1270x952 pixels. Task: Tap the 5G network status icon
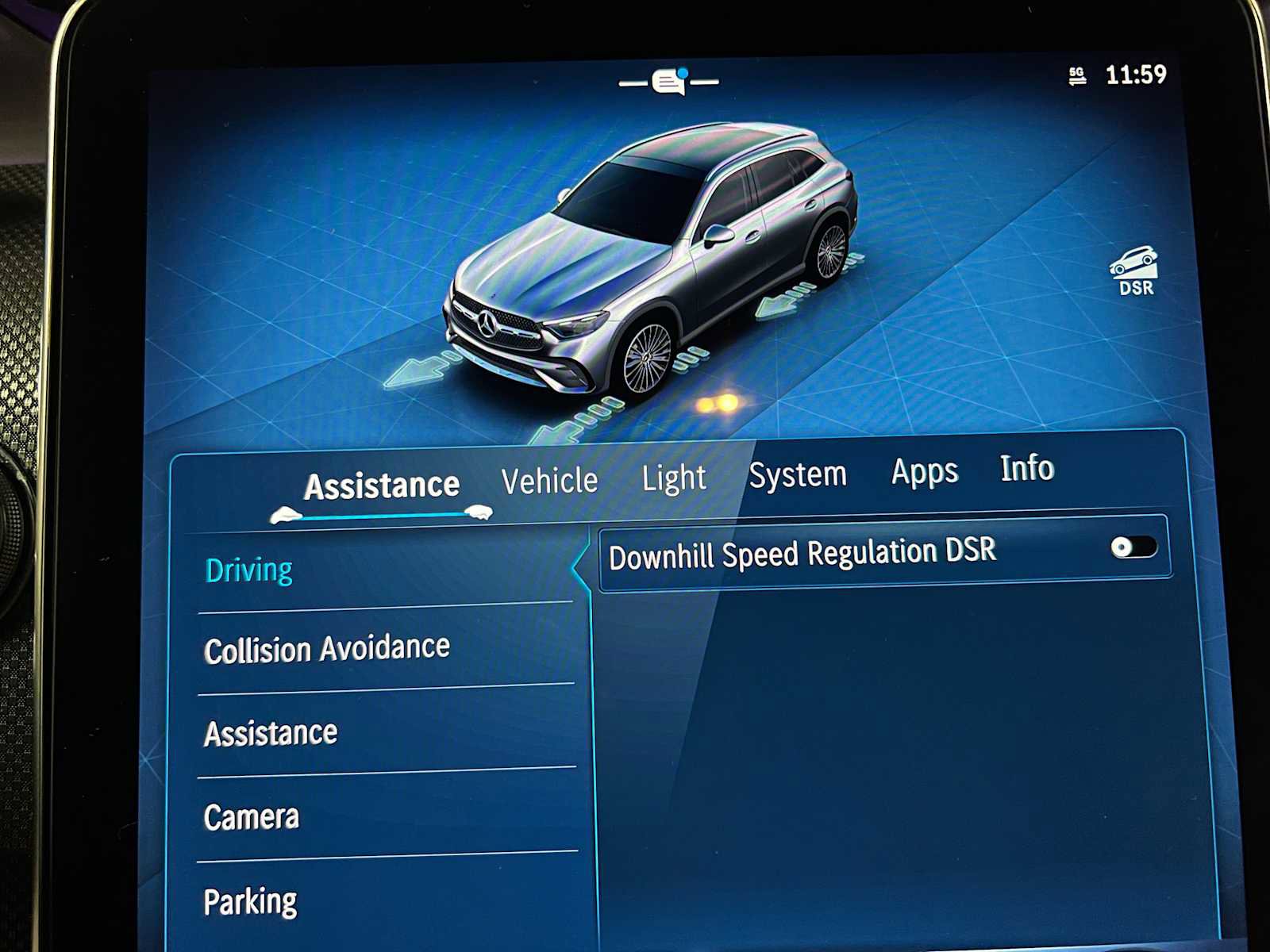click(1076, 75)
